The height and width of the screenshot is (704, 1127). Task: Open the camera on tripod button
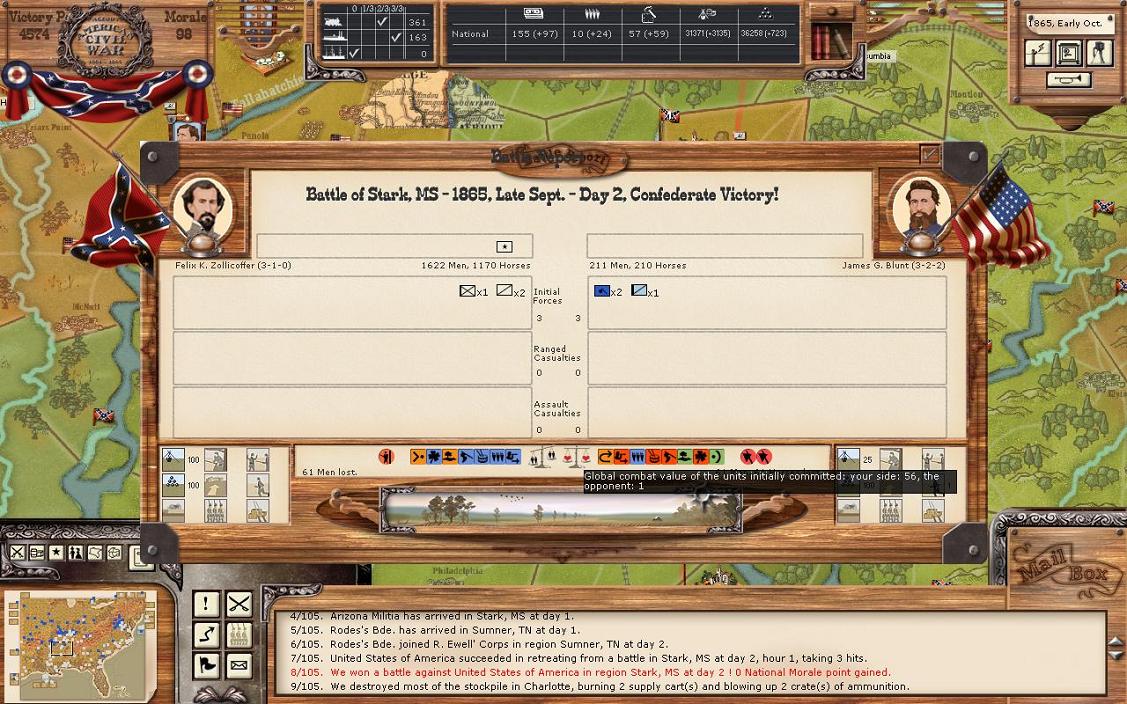pyautogui.click(x=1099, y=53)
